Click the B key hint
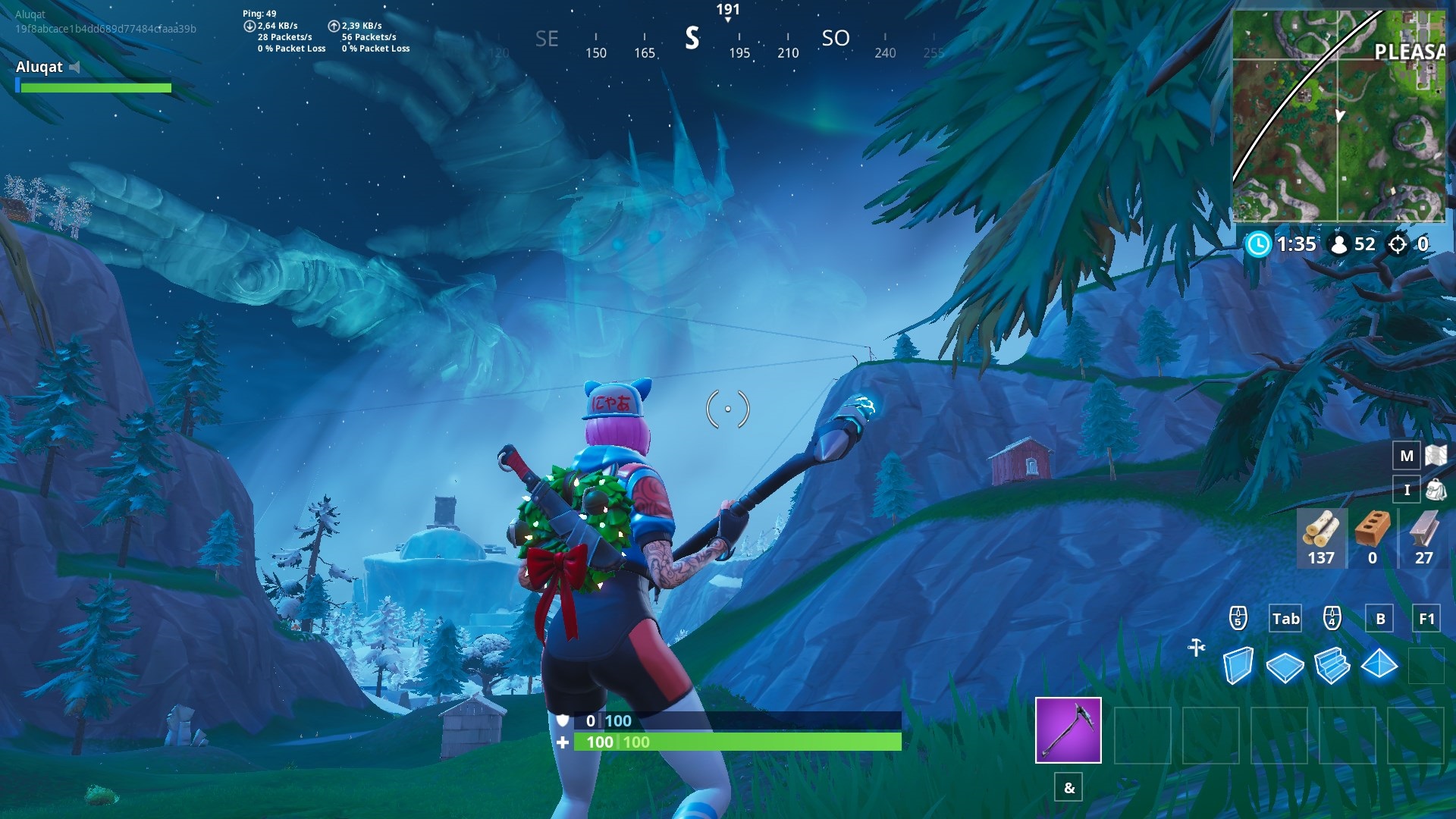 tap(1379, 619)
